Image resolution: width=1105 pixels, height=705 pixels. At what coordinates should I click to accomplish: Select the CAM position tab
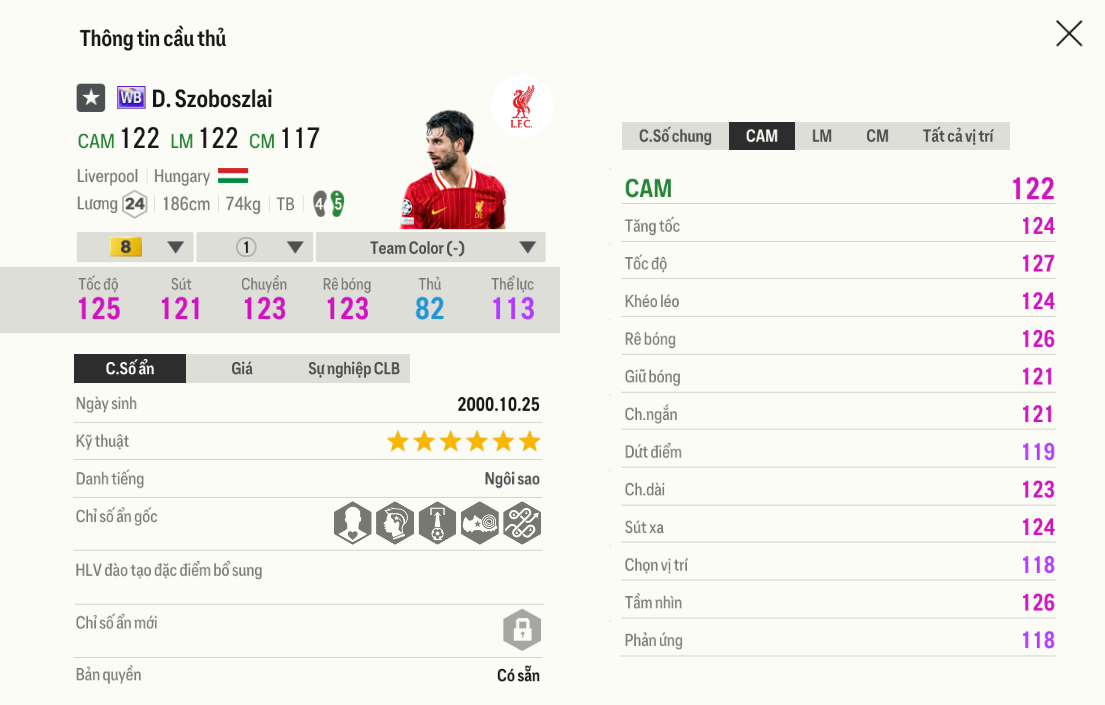point(762,136)
